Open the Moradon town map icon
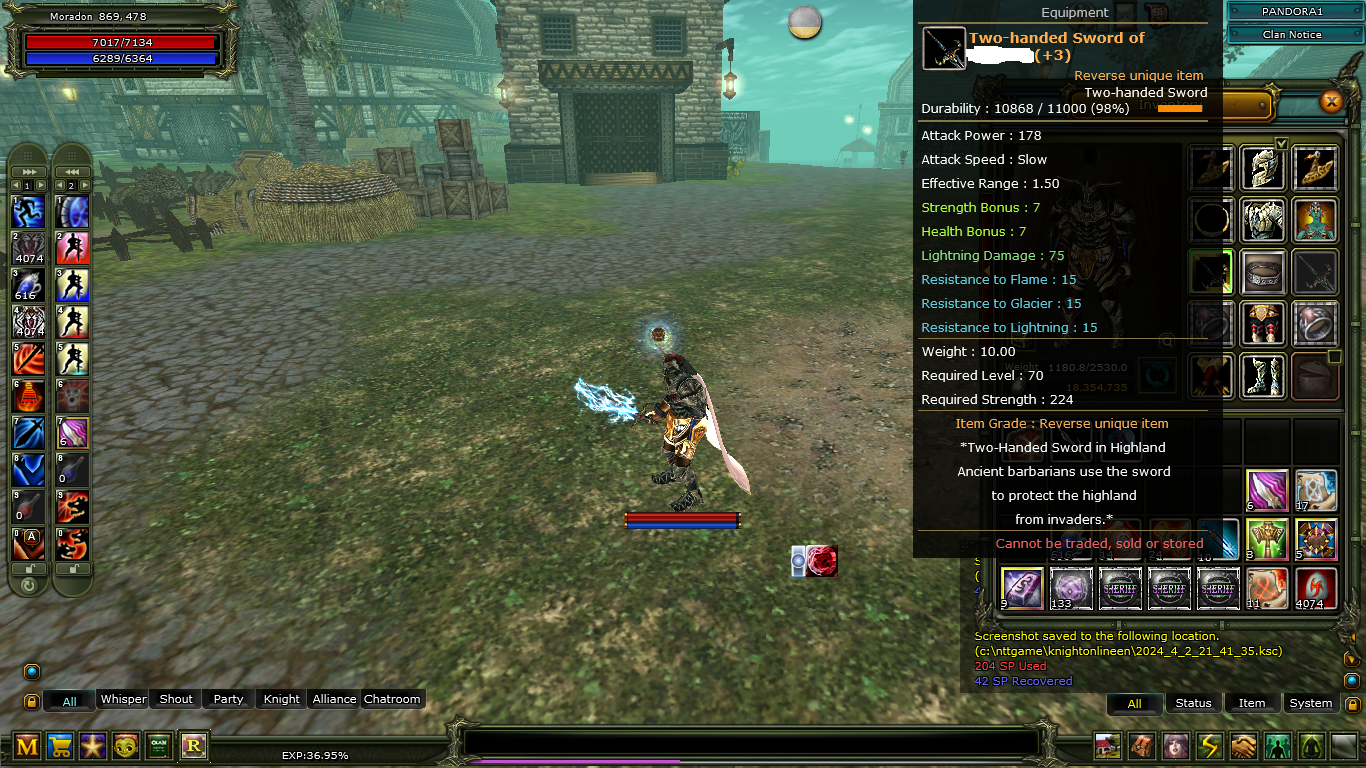 1107,746
